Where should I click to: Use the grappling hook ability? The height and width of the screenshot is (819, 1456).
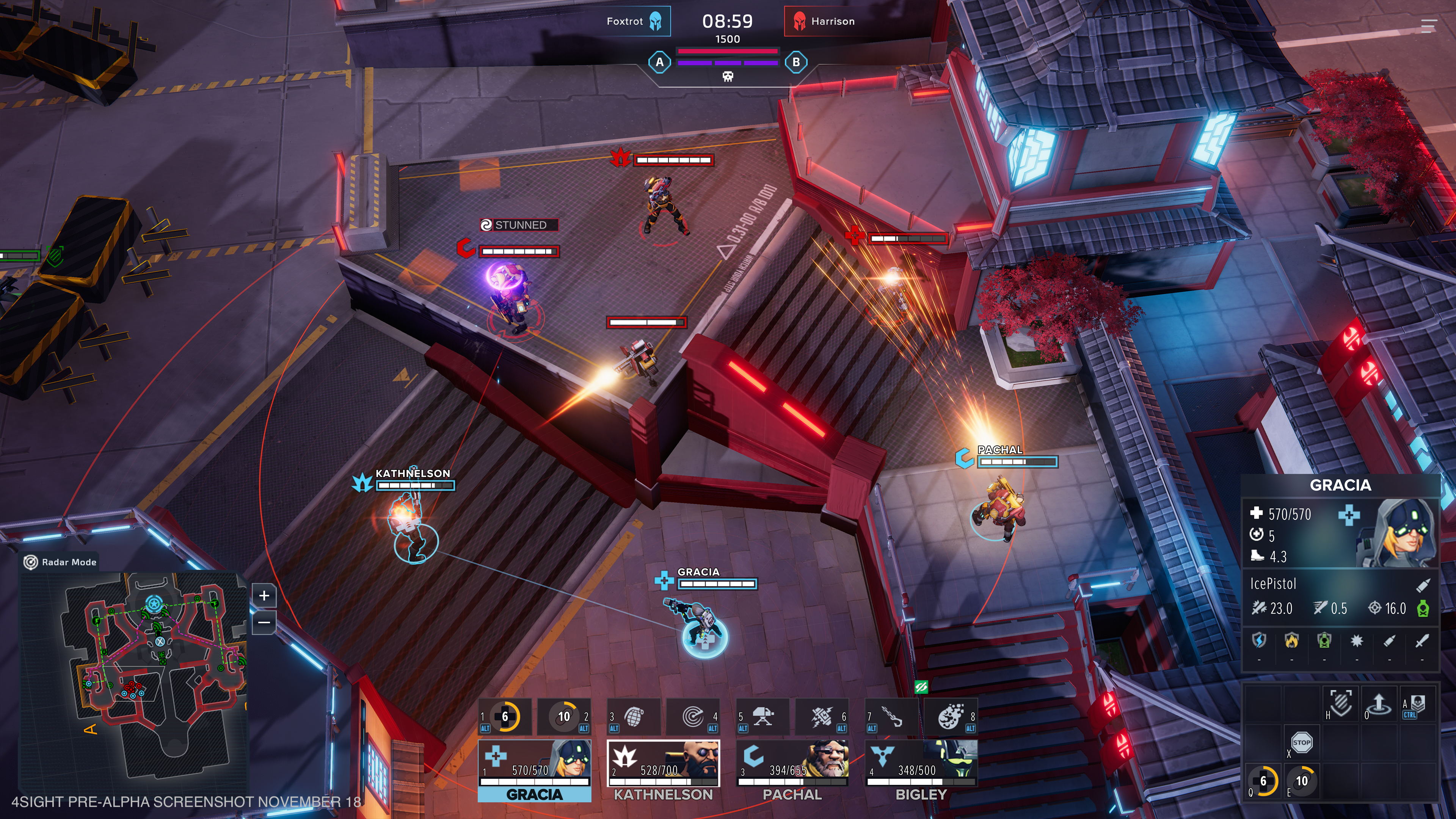pyautogui.click(x=892, y=717)
